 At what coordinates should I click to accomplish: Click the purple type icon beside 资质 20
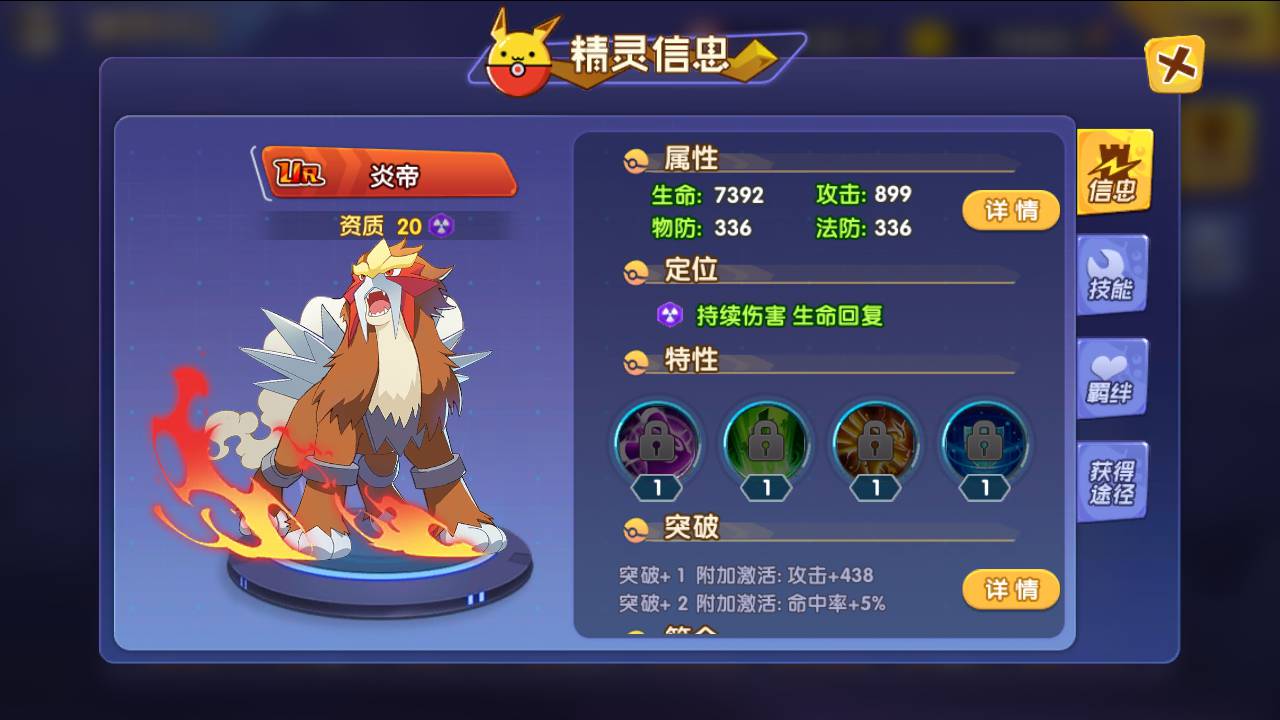(x=441, y=226)
